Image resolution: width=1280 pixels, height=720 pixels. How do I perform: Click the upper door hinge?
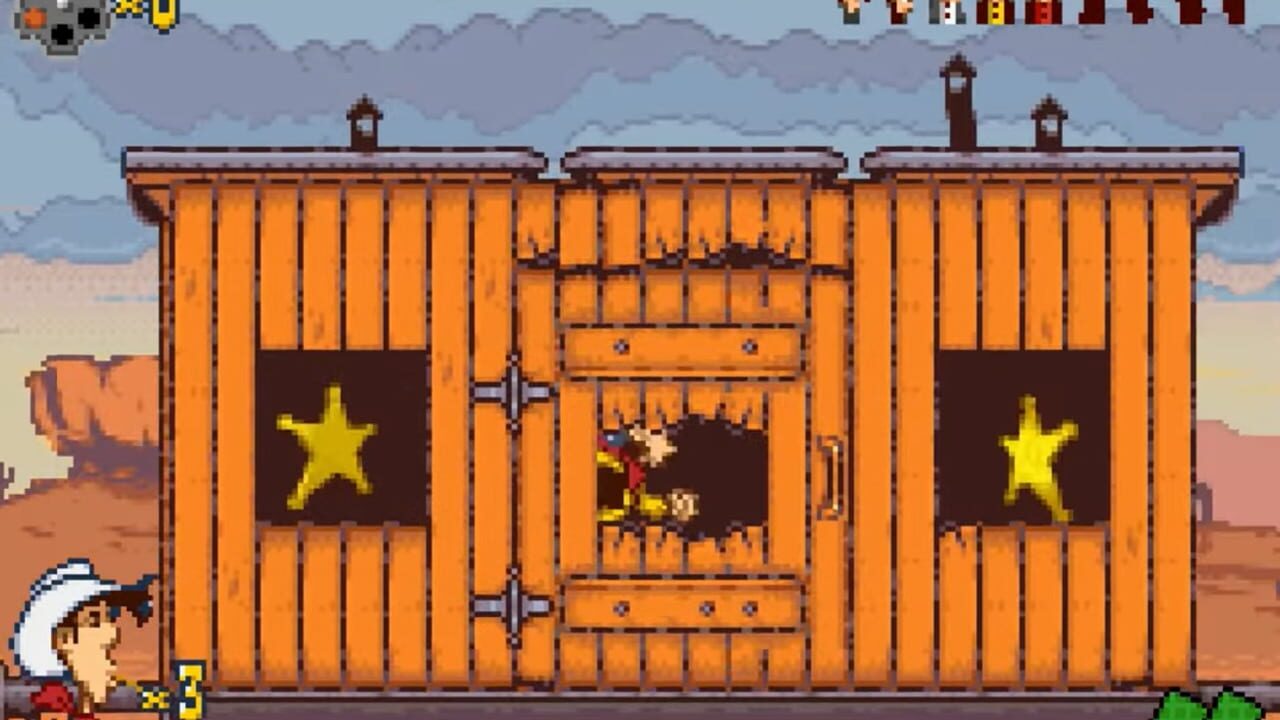[512, 390]
